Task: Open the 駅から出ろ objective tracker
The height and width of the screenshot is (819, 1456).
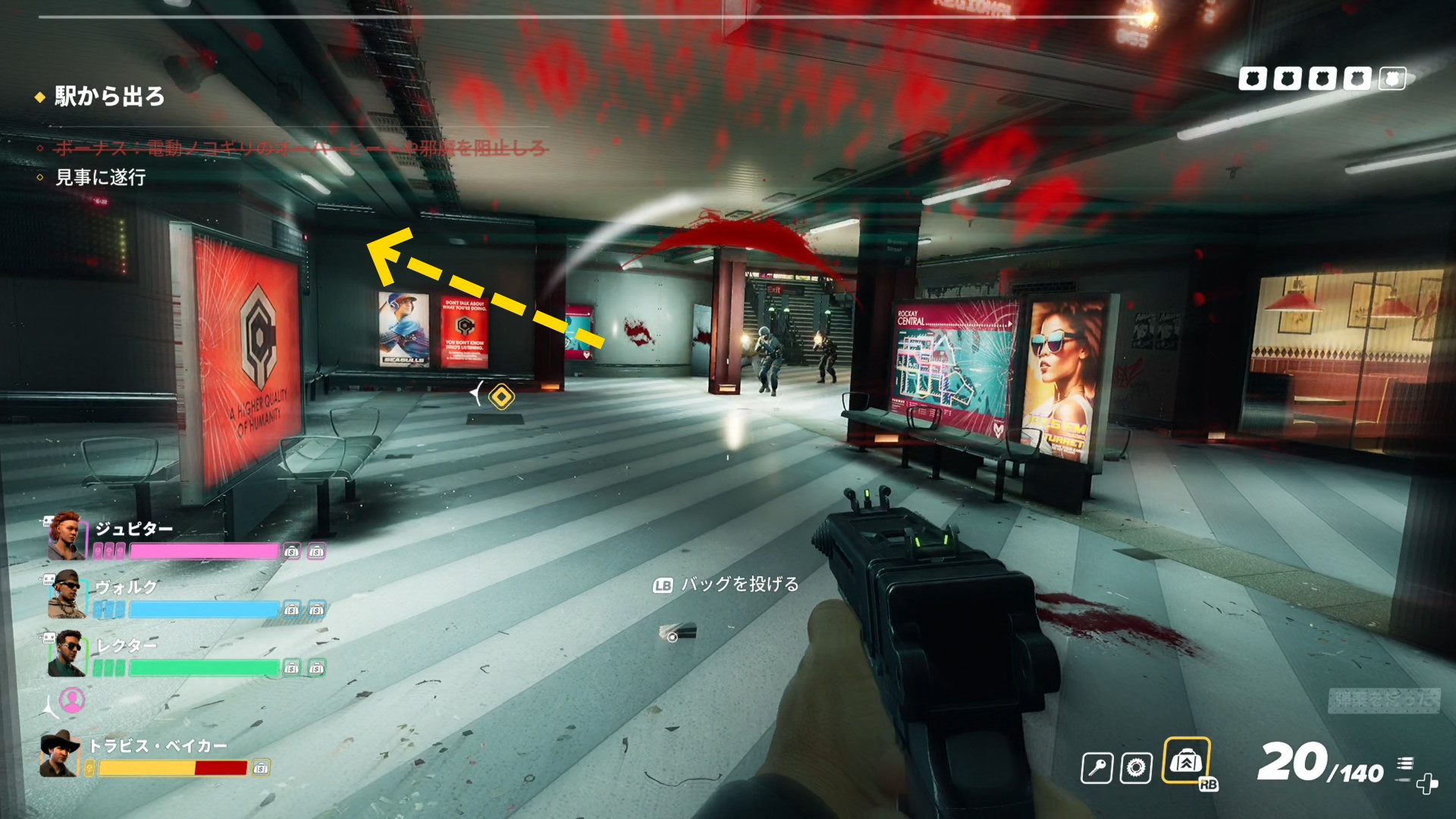Action: 109,96
